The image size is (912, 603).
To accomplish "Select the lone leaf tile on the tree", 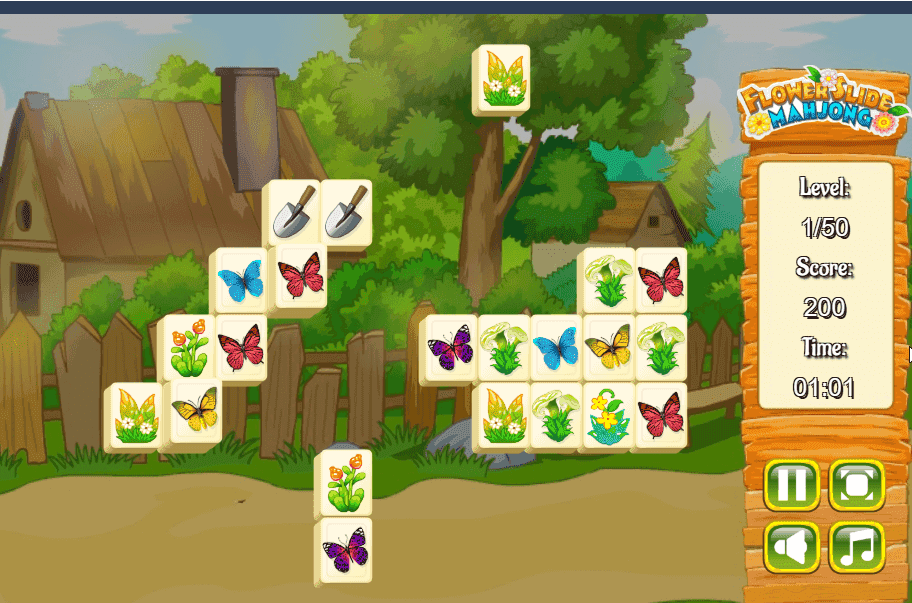I will tap(502, 78).
